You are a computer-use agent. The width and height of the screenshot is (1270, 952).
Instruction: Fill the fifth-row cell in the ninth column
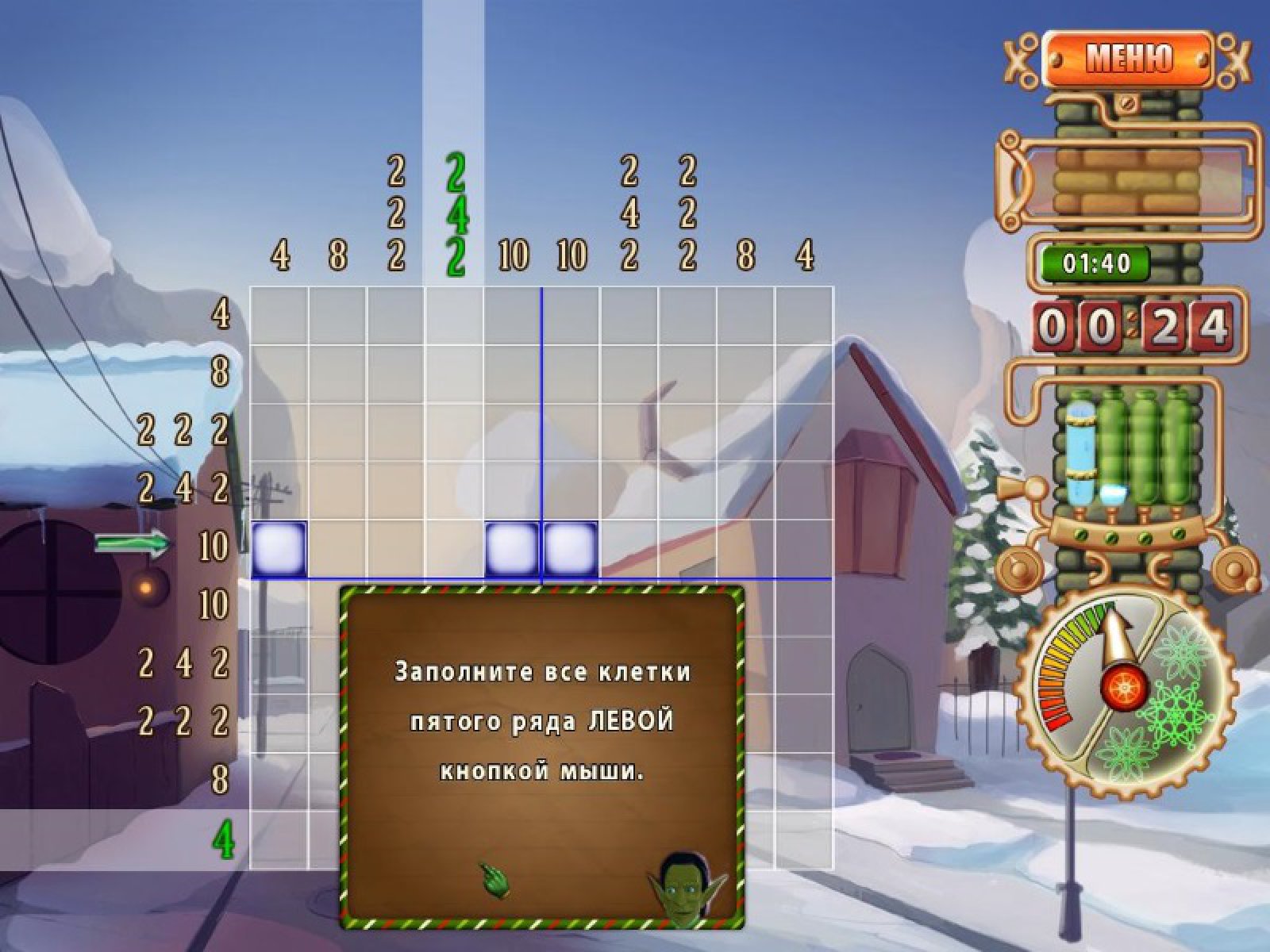(x=745, y=549)
